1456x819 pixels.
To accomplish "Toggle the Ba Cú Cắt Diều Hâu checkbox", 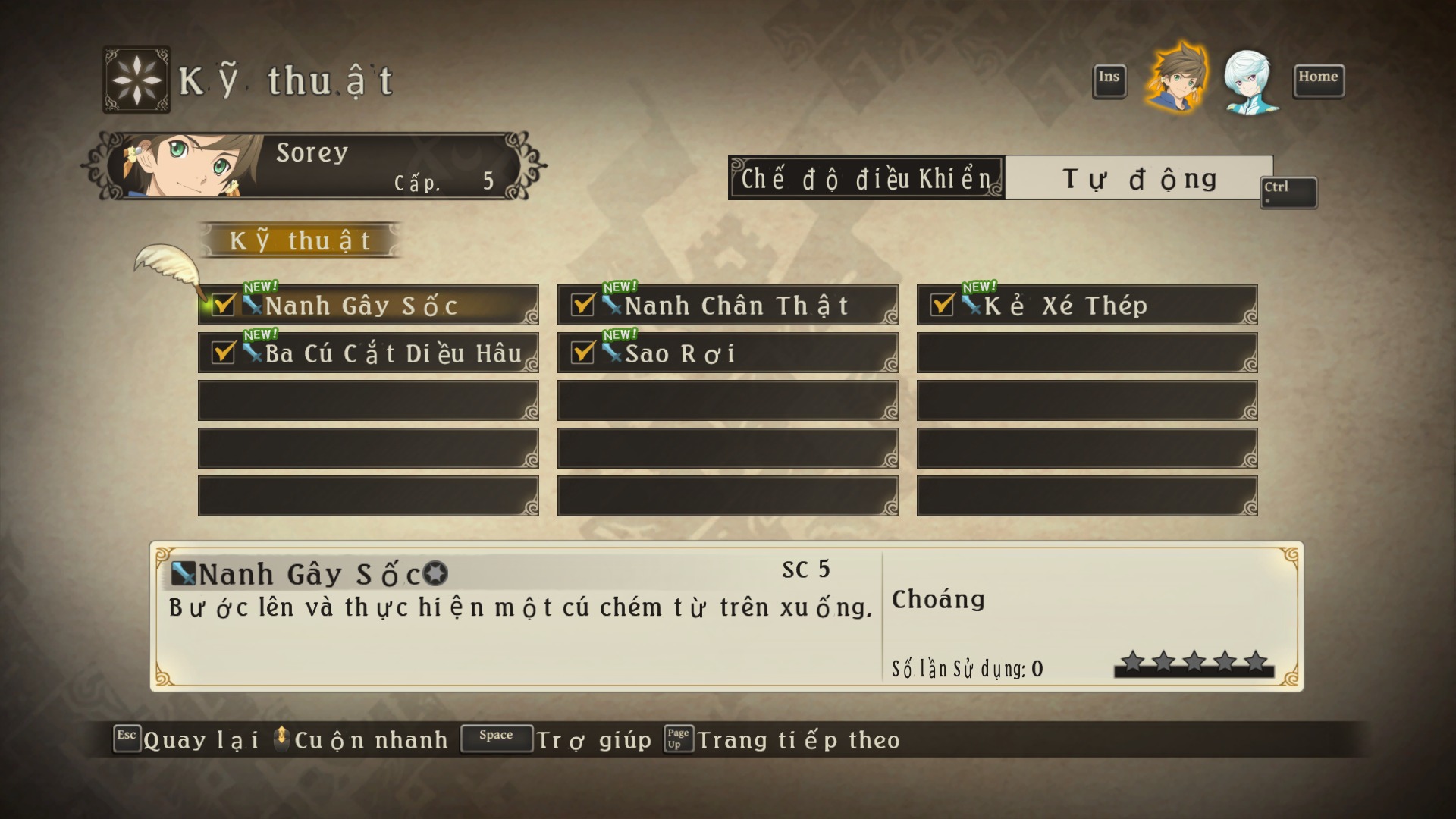I will (223, 353).
